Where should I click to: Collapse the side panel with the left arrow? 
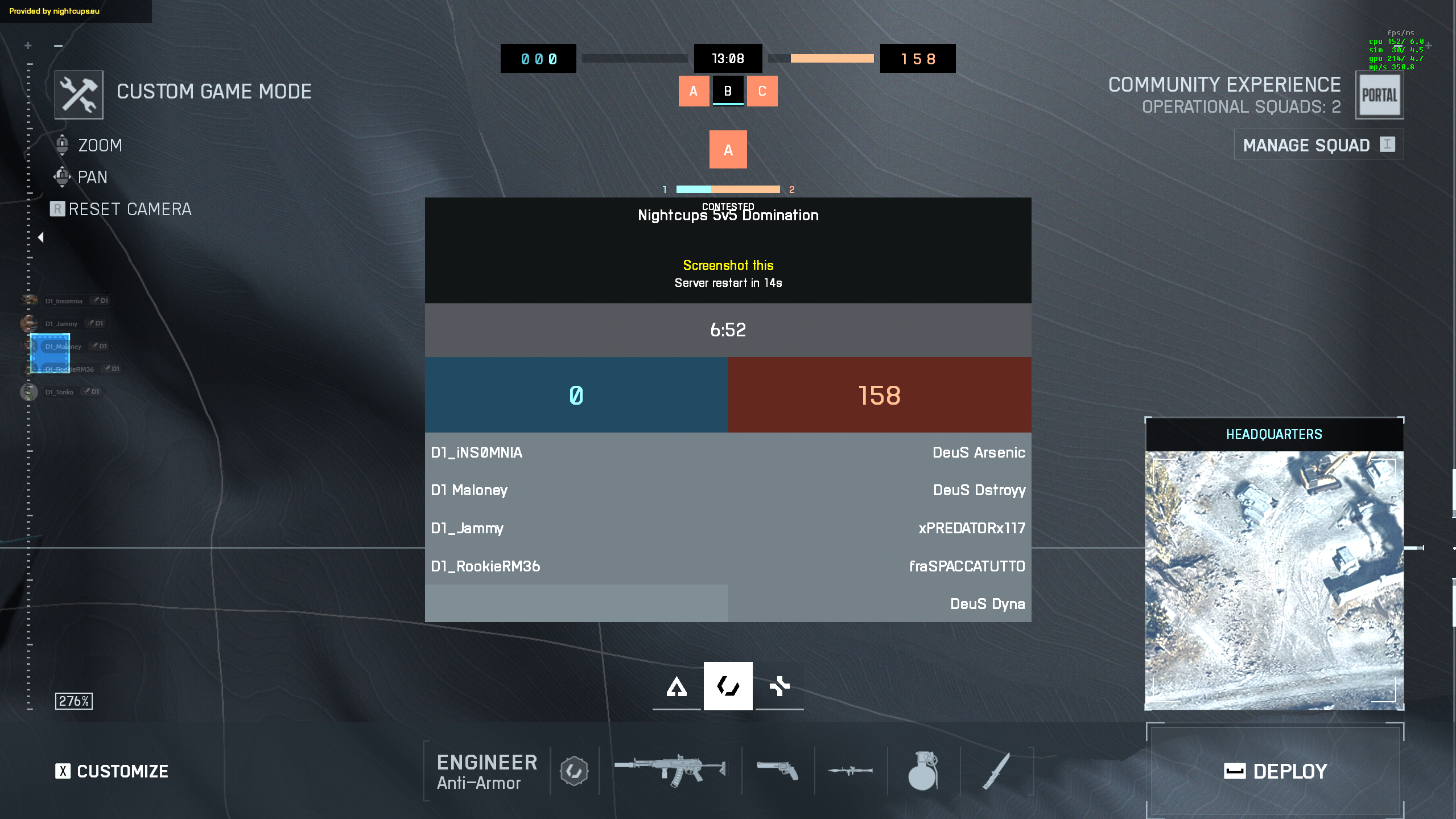[40, 237]
